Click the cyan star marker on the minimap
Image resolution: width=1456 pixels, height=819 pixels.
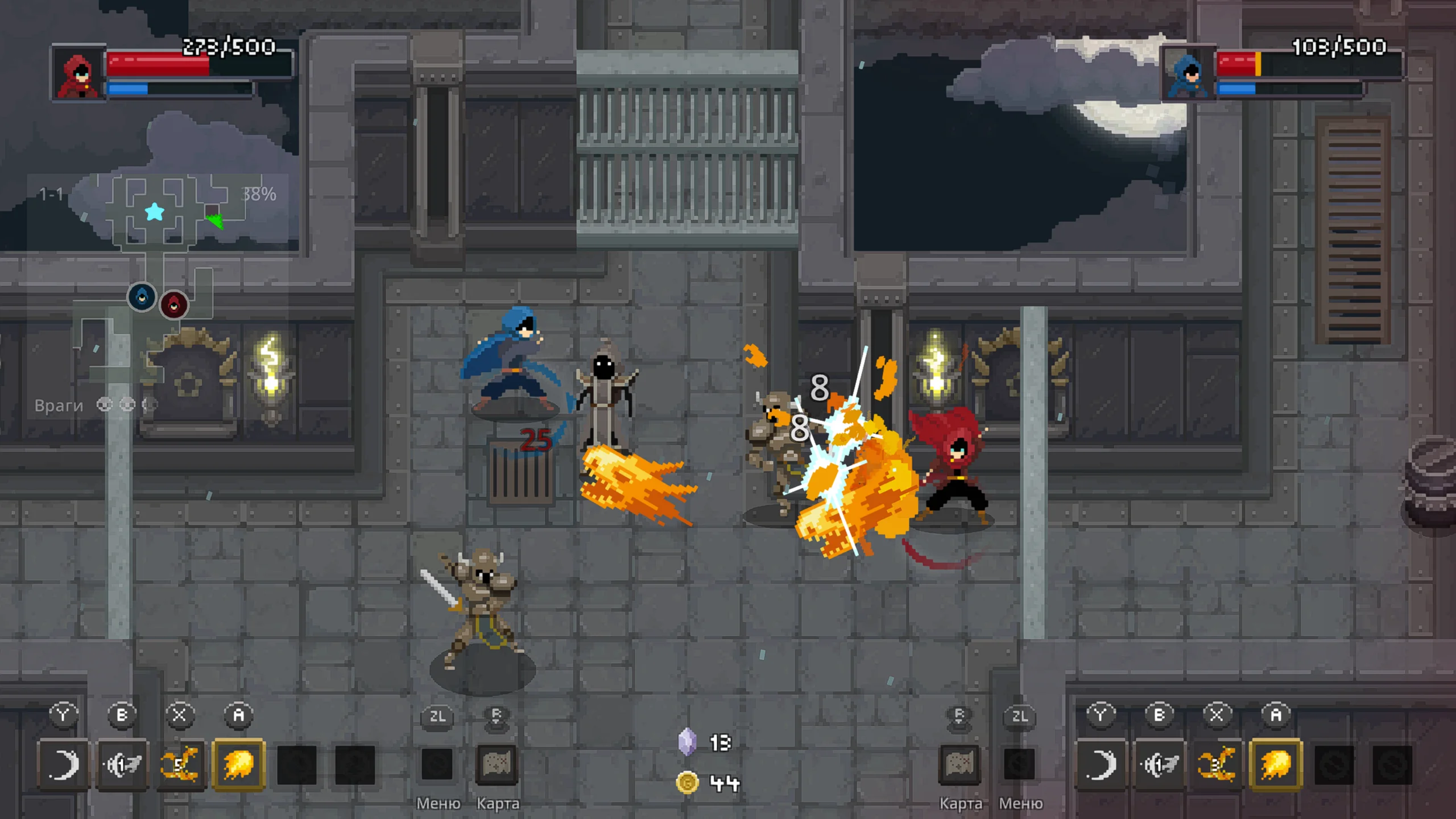(x=155, y=212)
